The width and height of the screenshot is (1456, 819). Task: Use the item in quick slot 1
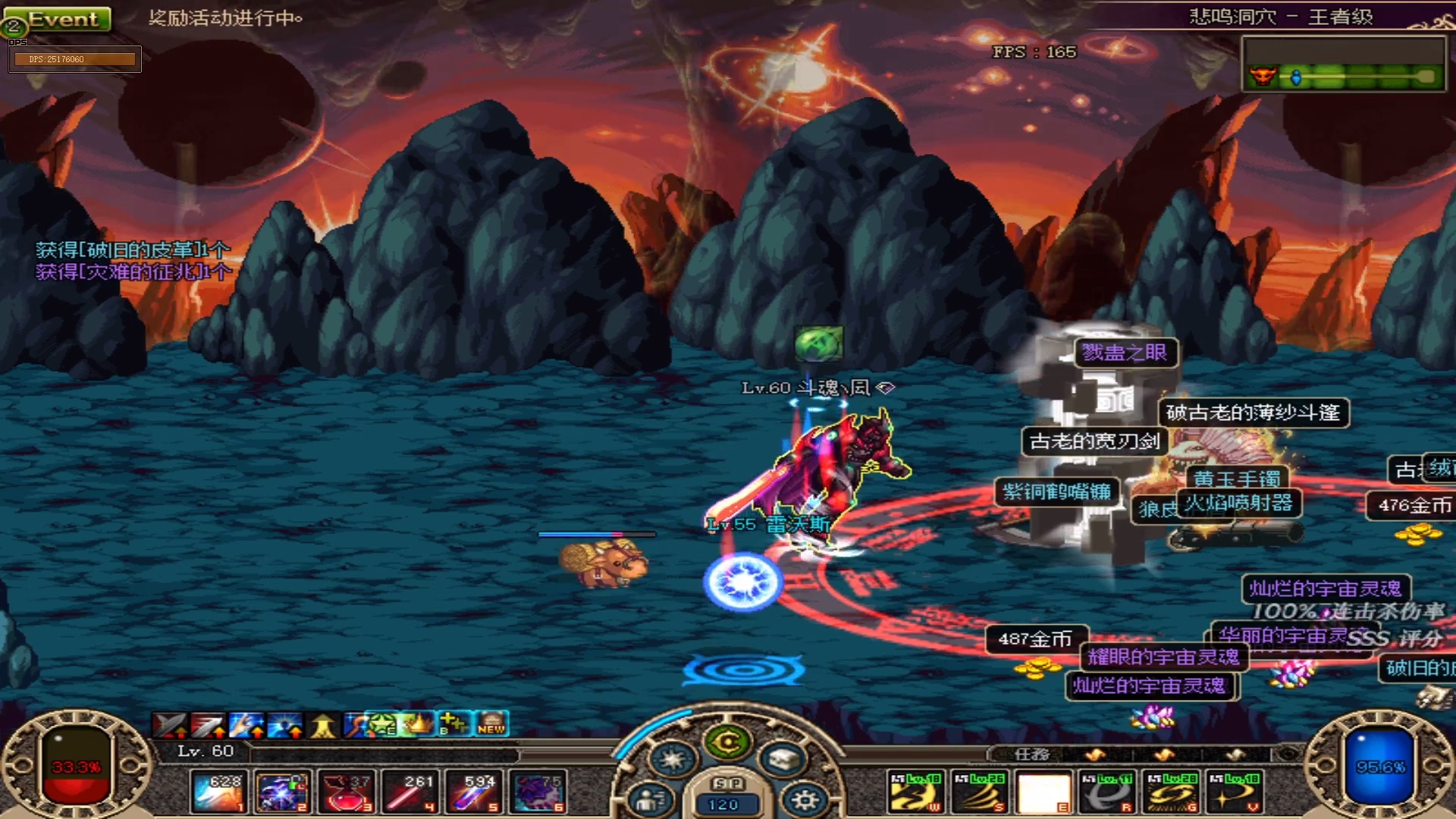coord(218,792)
